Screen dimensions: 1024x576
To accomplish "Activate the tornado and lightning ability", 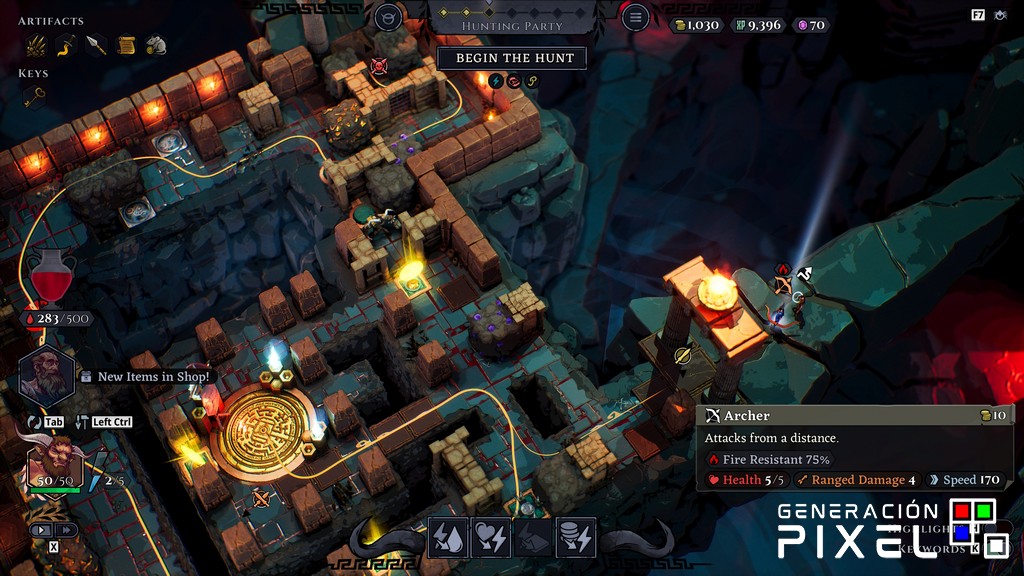I will [x=576, y=538].
